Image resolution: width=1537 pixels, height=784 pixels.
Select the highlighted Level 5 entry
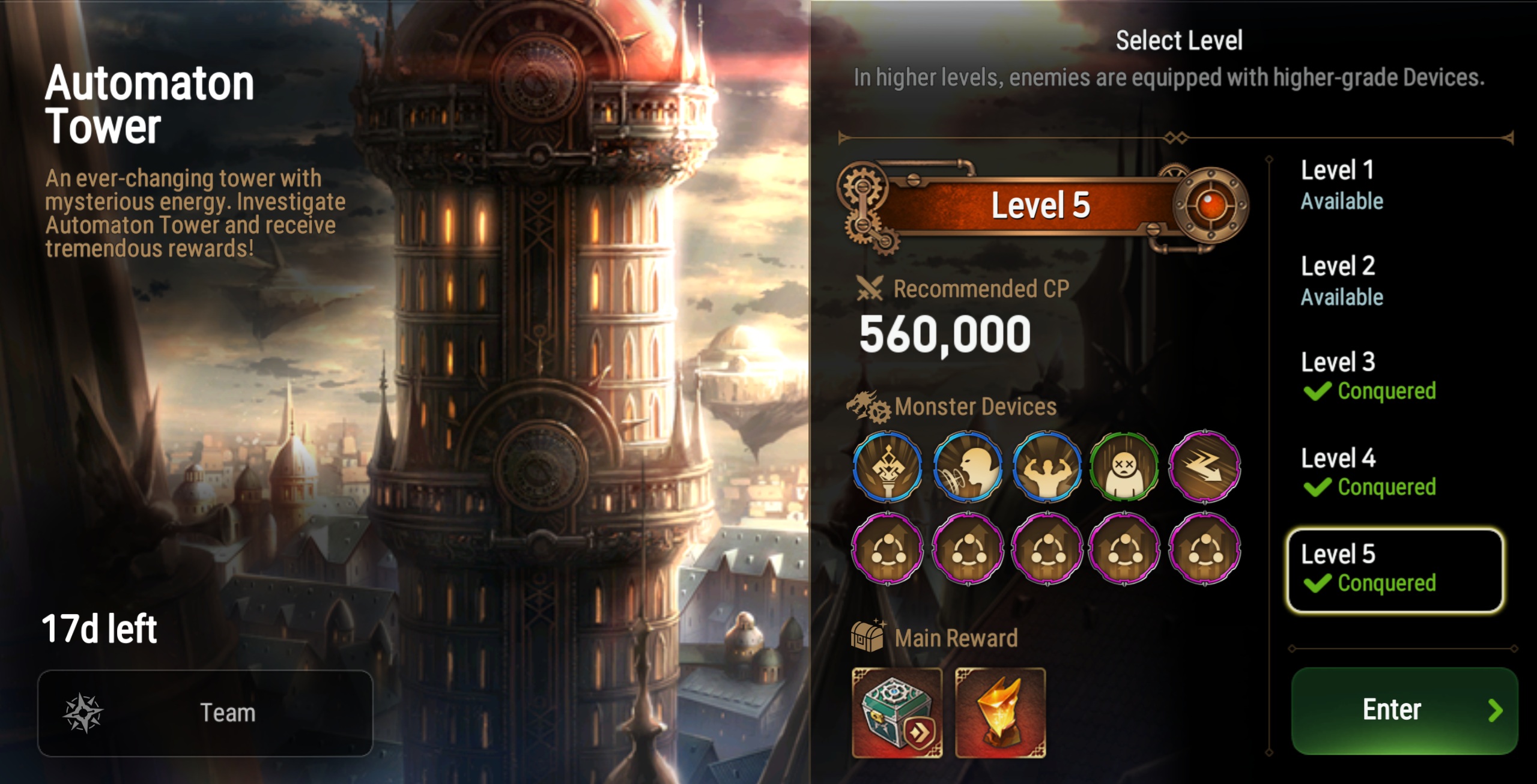point(1394,570)
